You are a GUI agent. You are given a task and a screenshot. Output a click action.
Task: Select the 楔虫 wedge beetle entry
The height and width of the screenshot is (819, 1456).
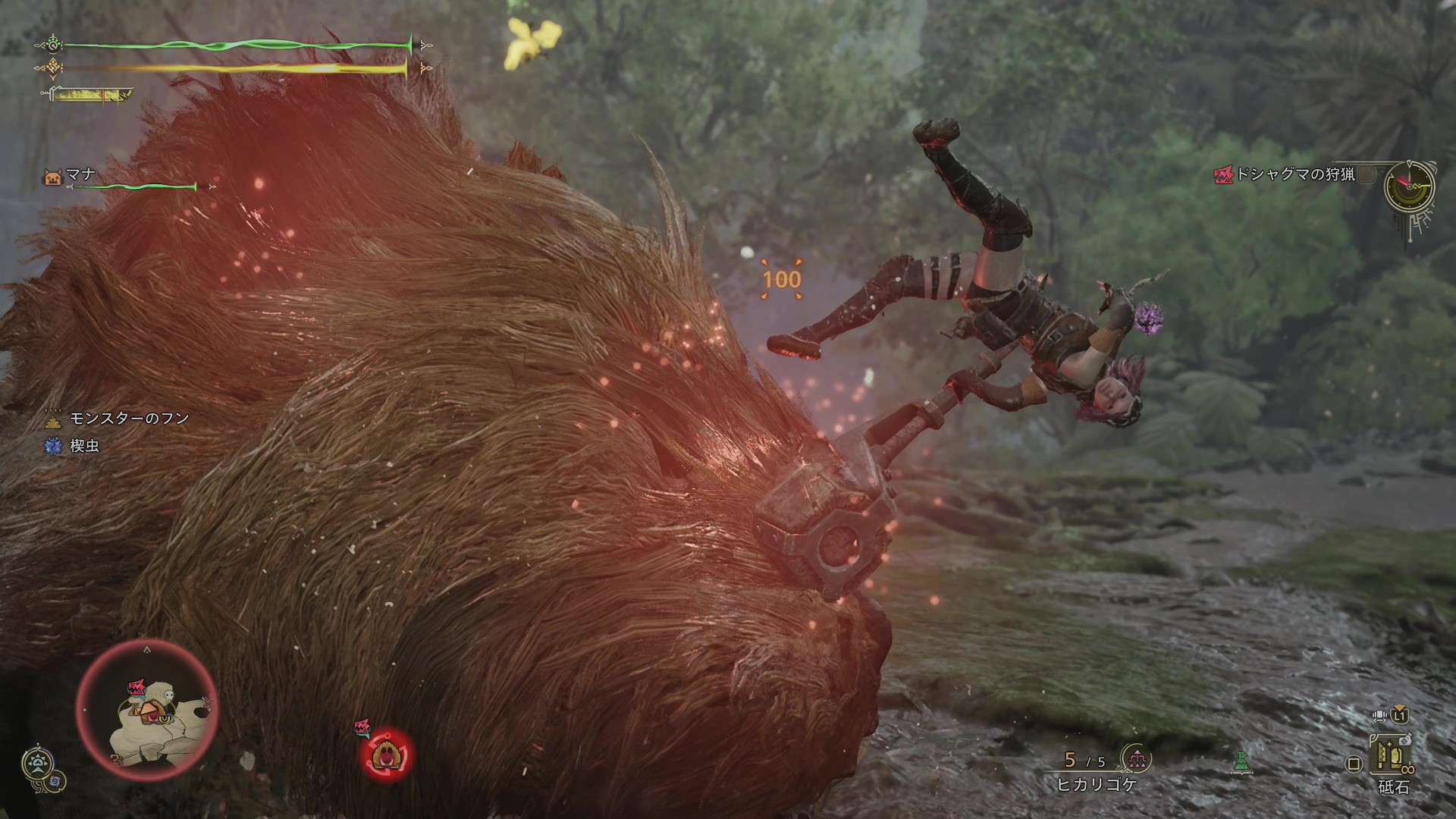point(74,446)
